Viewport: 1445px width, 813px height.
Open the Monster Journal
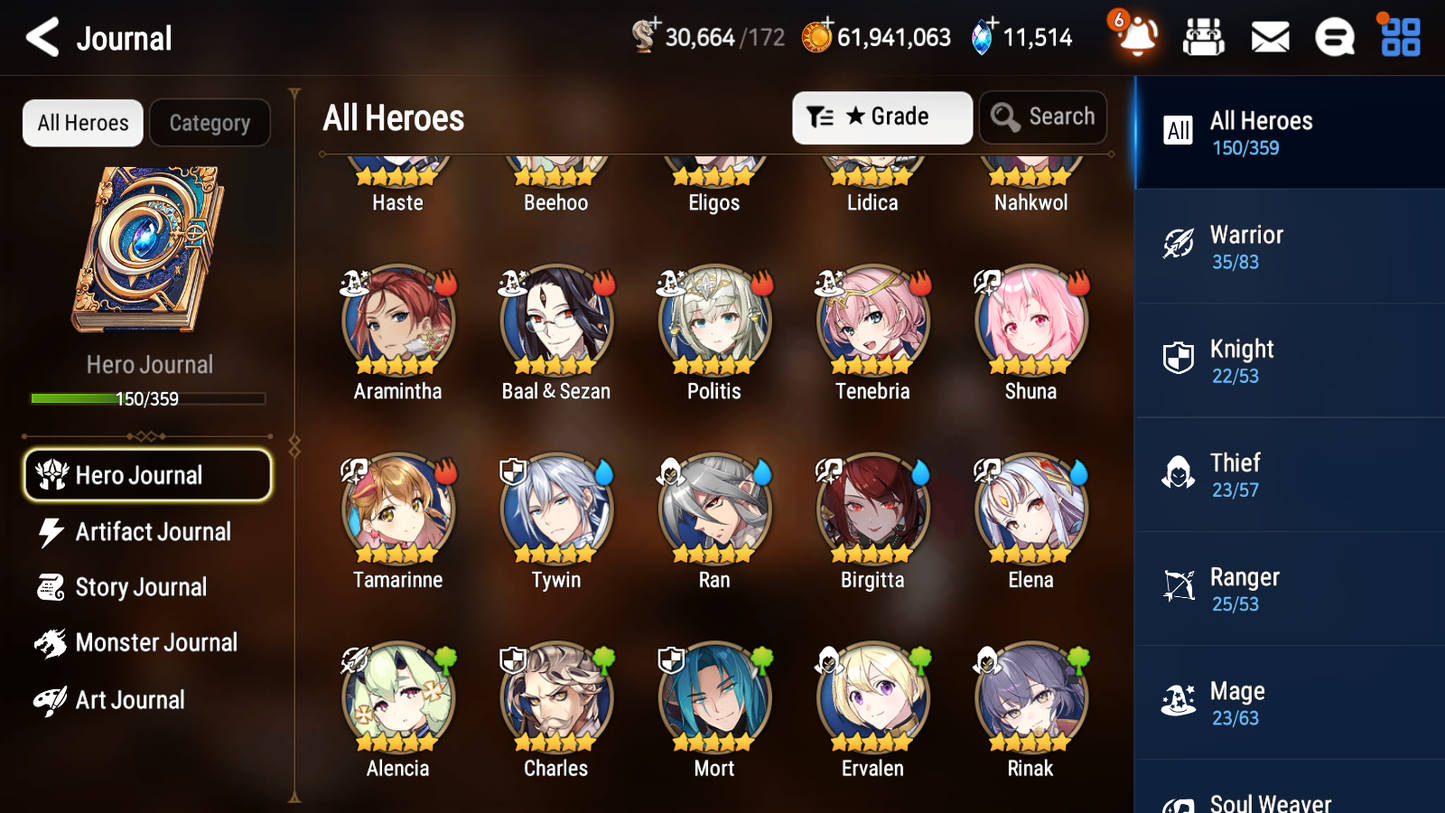point(157,643)
